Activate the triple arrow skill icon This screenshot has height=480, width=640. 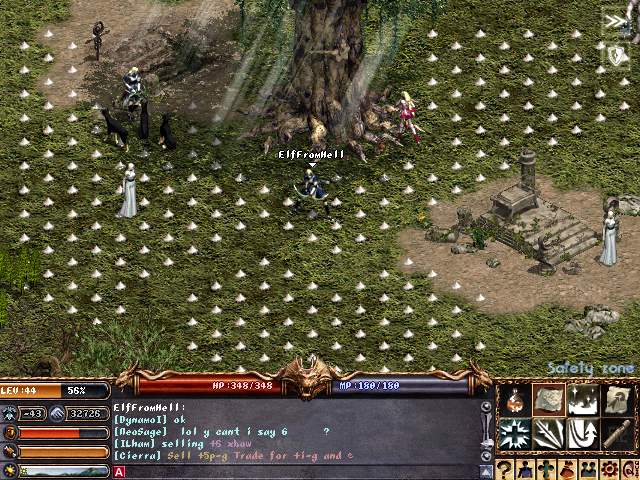coord(548,434)
